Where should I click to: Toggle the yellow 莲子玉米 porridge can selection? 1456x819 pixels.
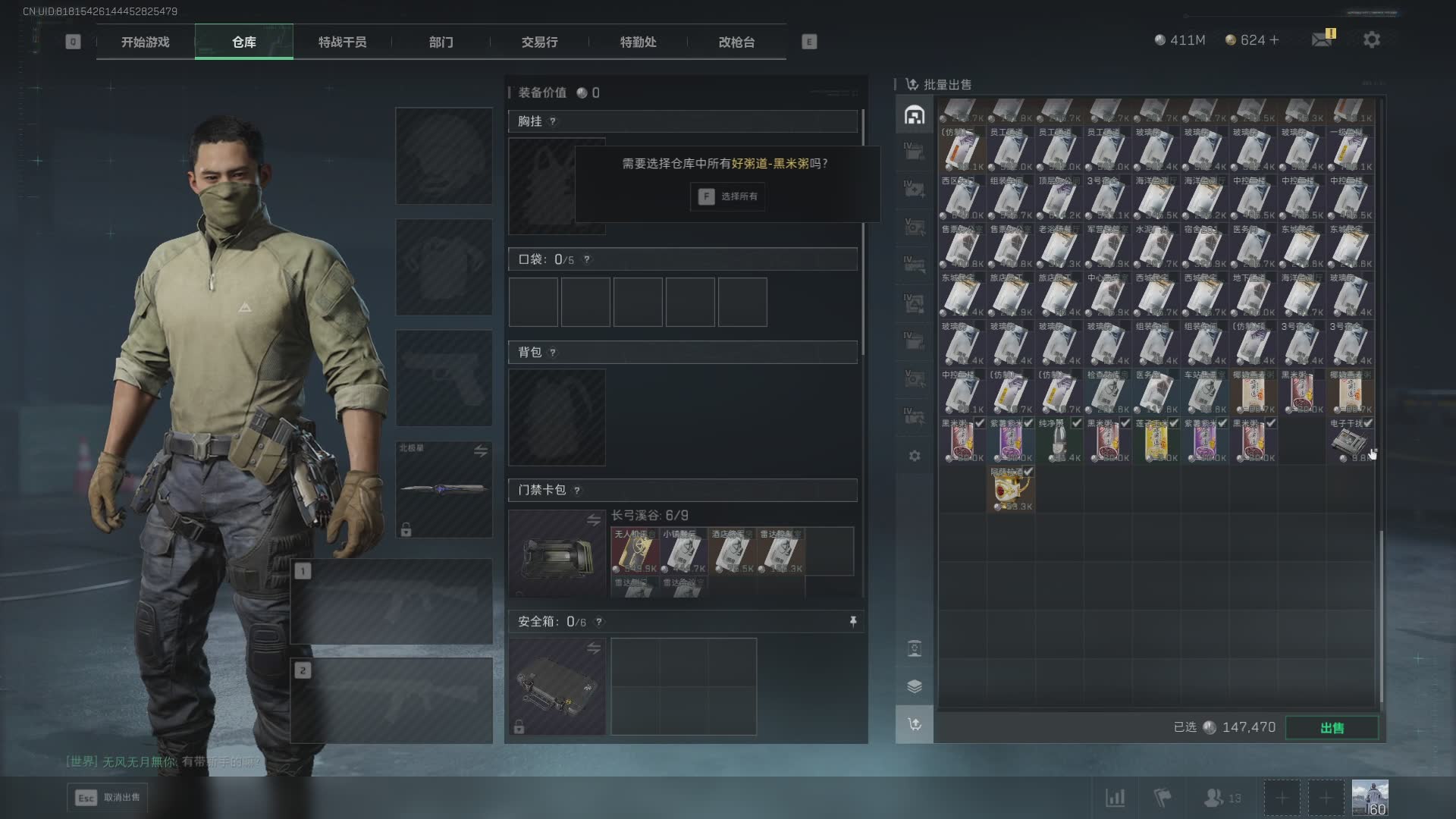1156,441
